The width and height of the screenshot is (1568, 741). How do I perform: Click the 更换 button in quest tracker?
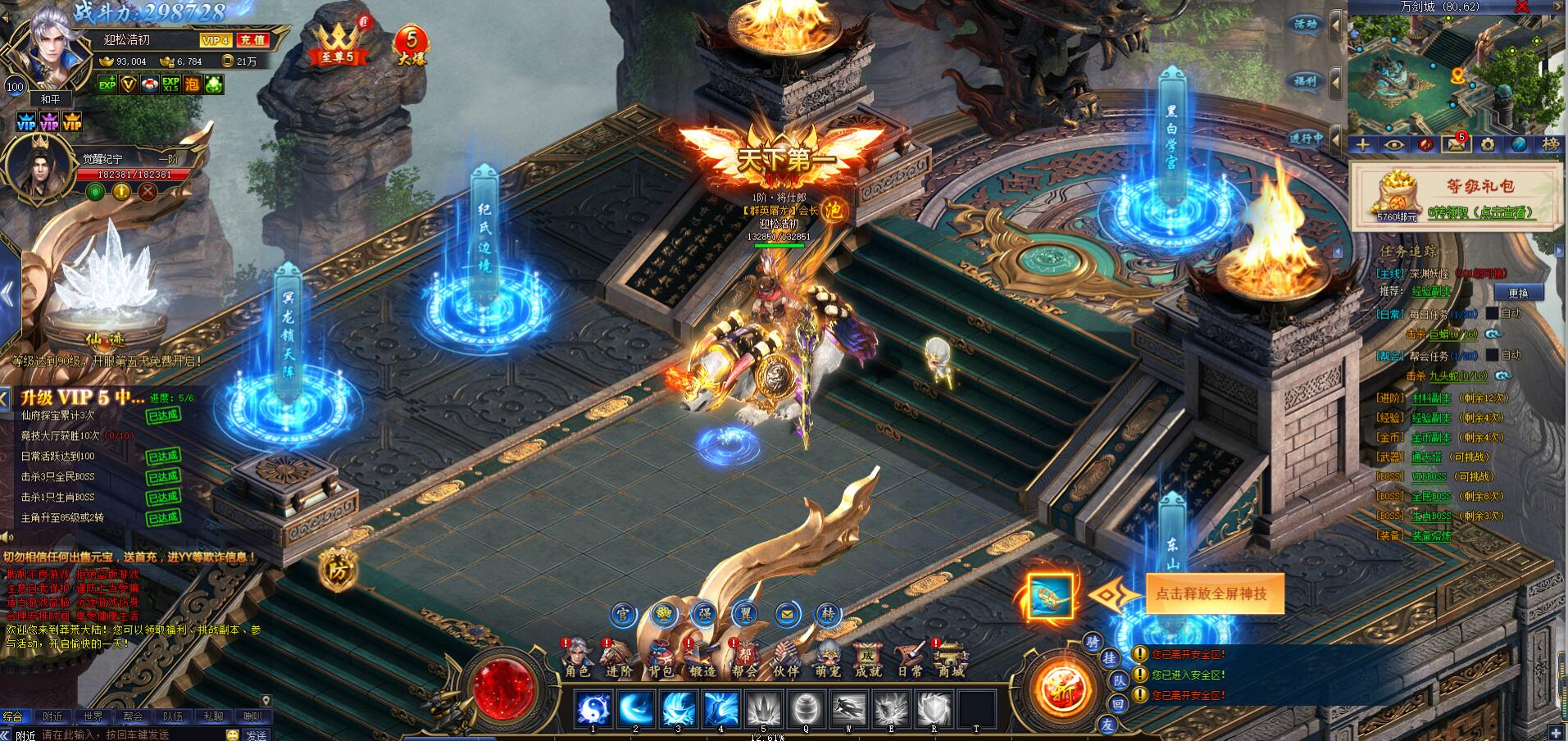tap(1518, 293)
